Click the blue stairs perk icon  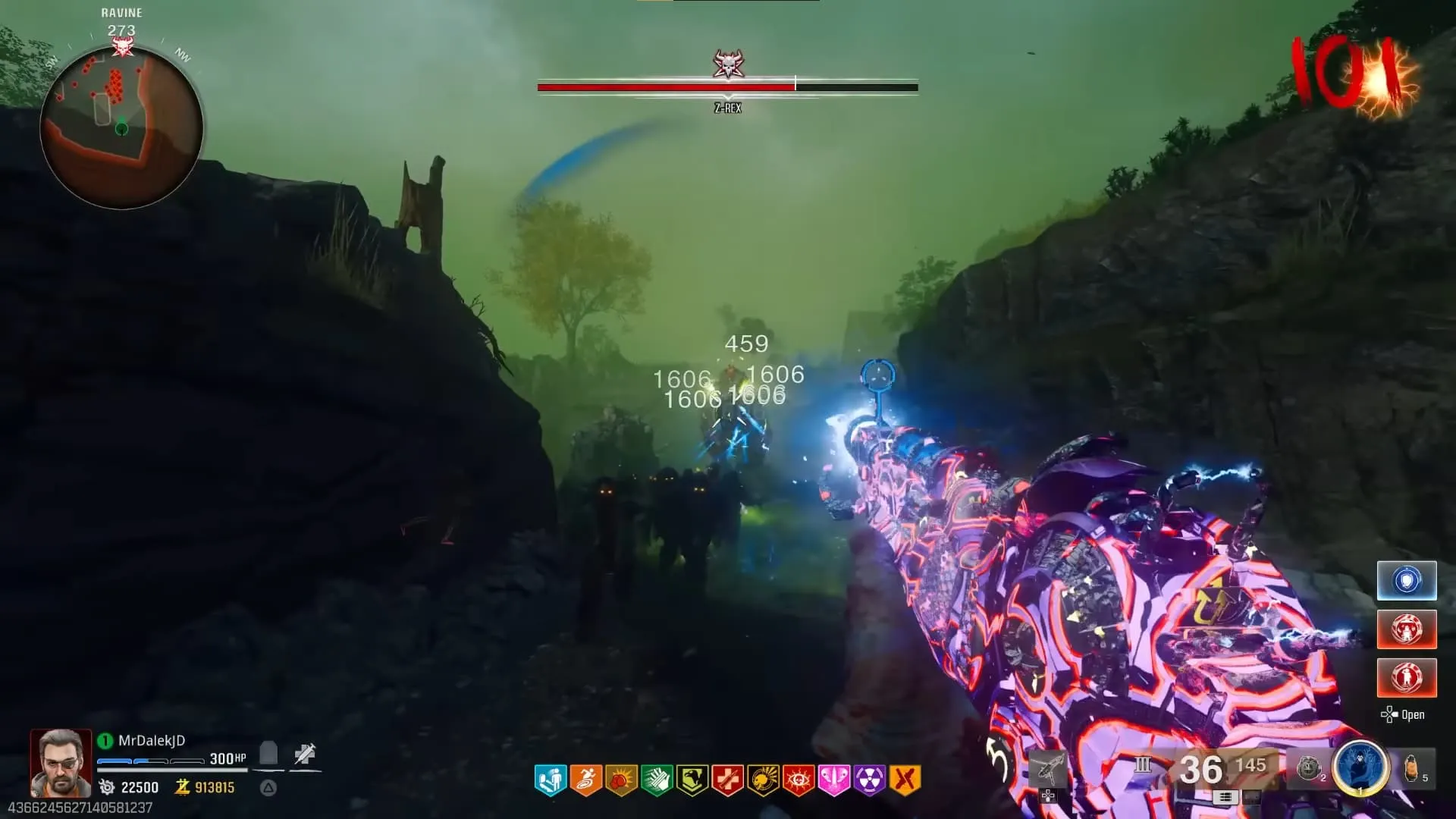tap(550, 780)
